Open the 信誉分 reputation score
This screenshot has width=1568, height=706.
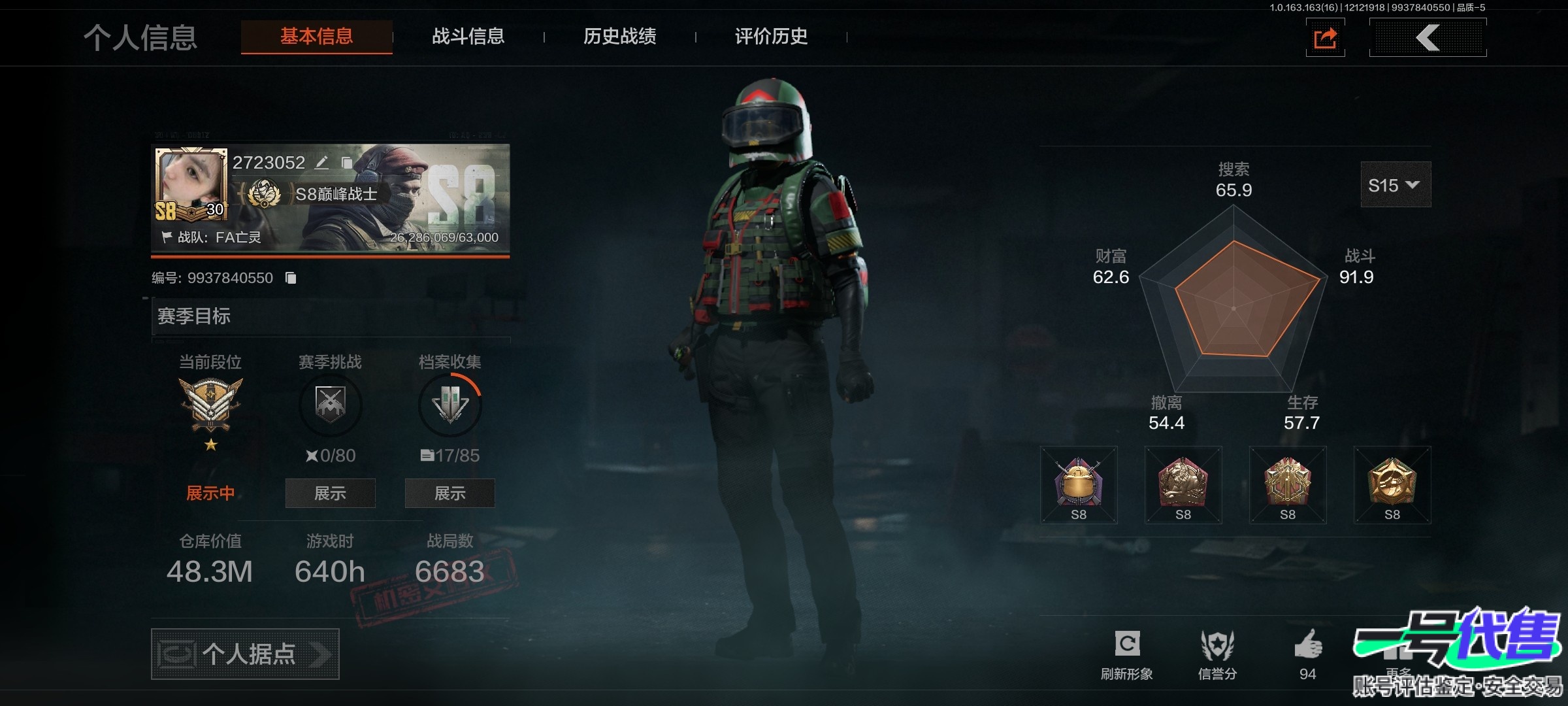pyautogui.click(x=1217, y=646)
